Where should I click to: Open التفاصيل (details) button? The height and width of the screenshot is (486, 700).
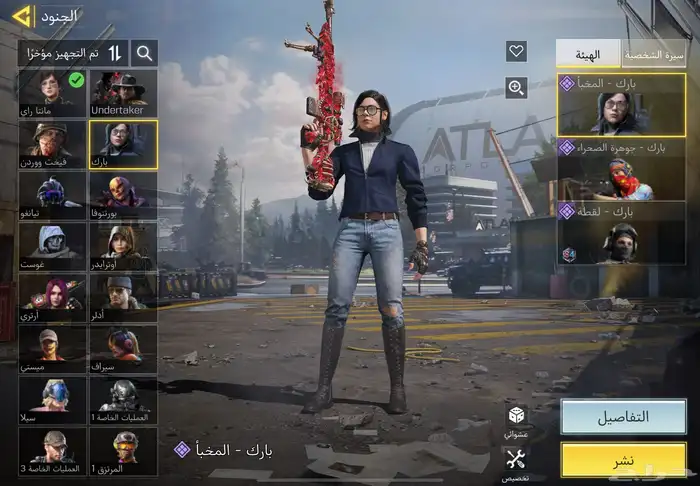click(622, 416)
